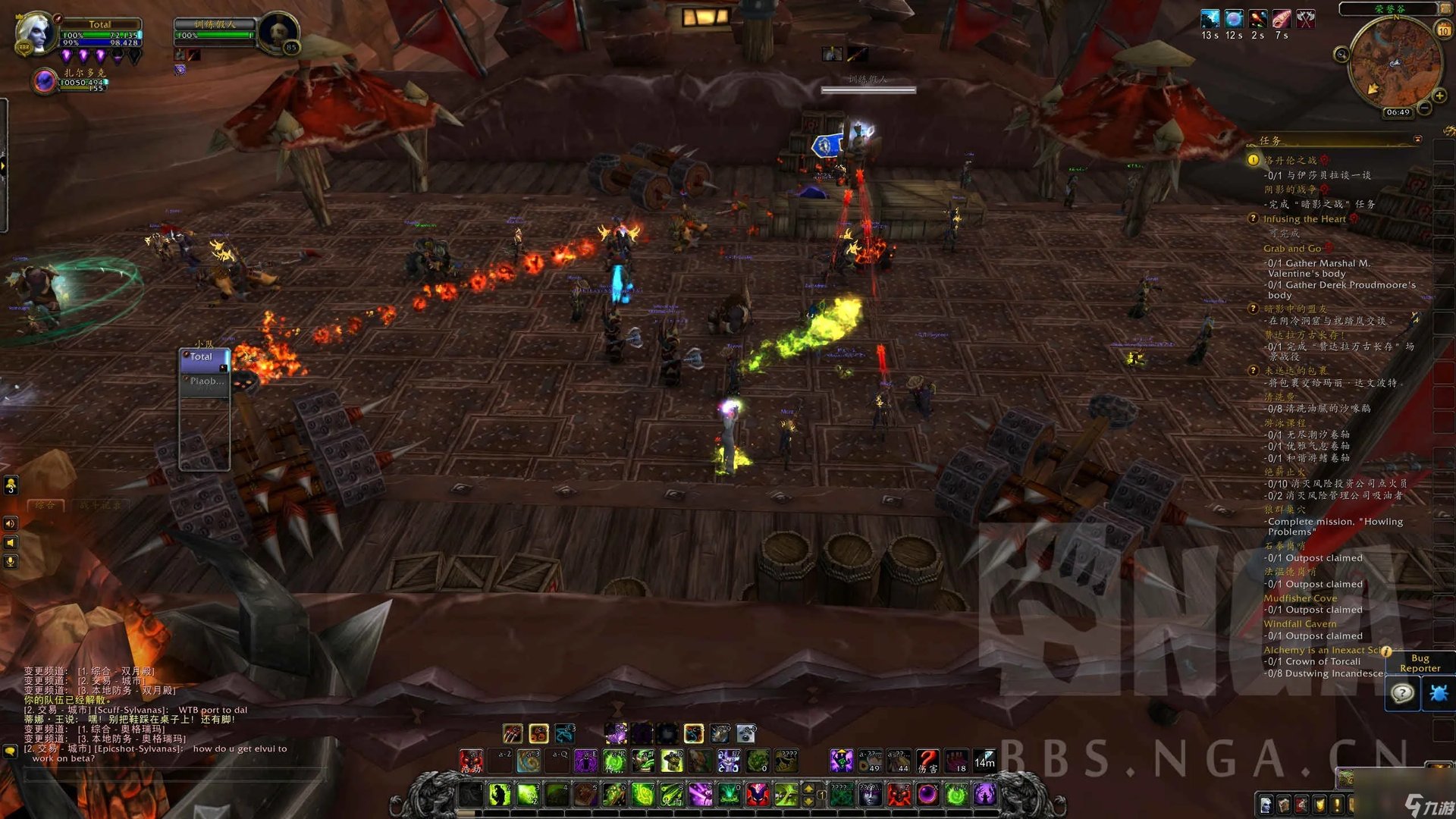1456x819 pixels.
Task: Activate the purple orb ability on main bar
Action: (927, 795)
